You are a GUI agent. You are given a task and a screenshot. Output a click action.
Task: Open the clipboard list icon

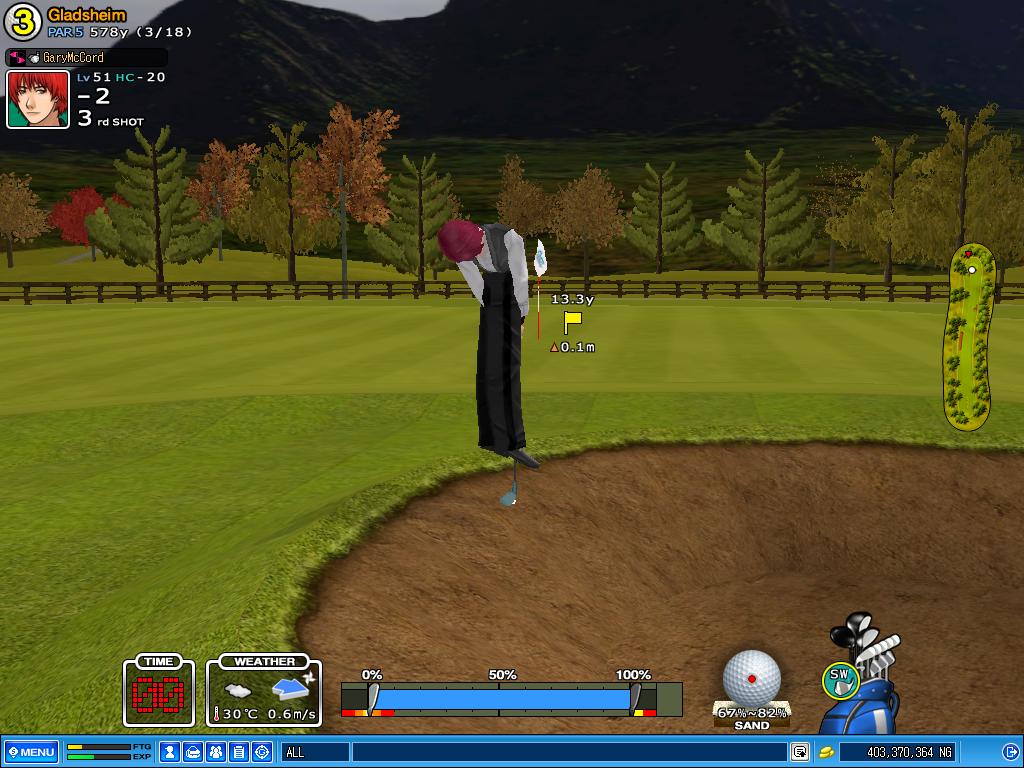point(238,752)
